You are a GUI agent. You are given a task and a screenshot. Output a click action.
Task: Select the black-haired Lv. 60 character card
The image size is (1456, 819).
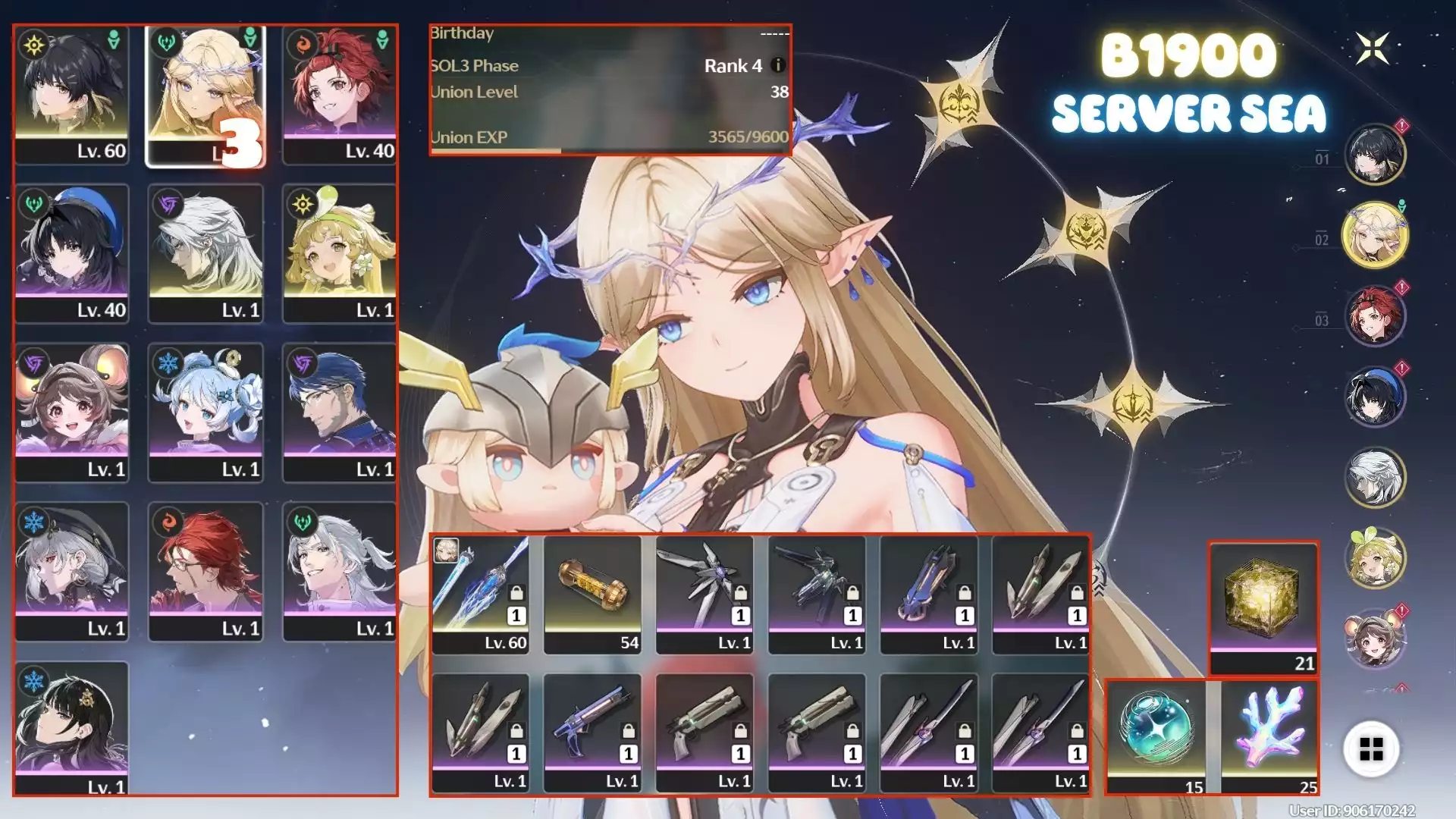coord(72,95)
